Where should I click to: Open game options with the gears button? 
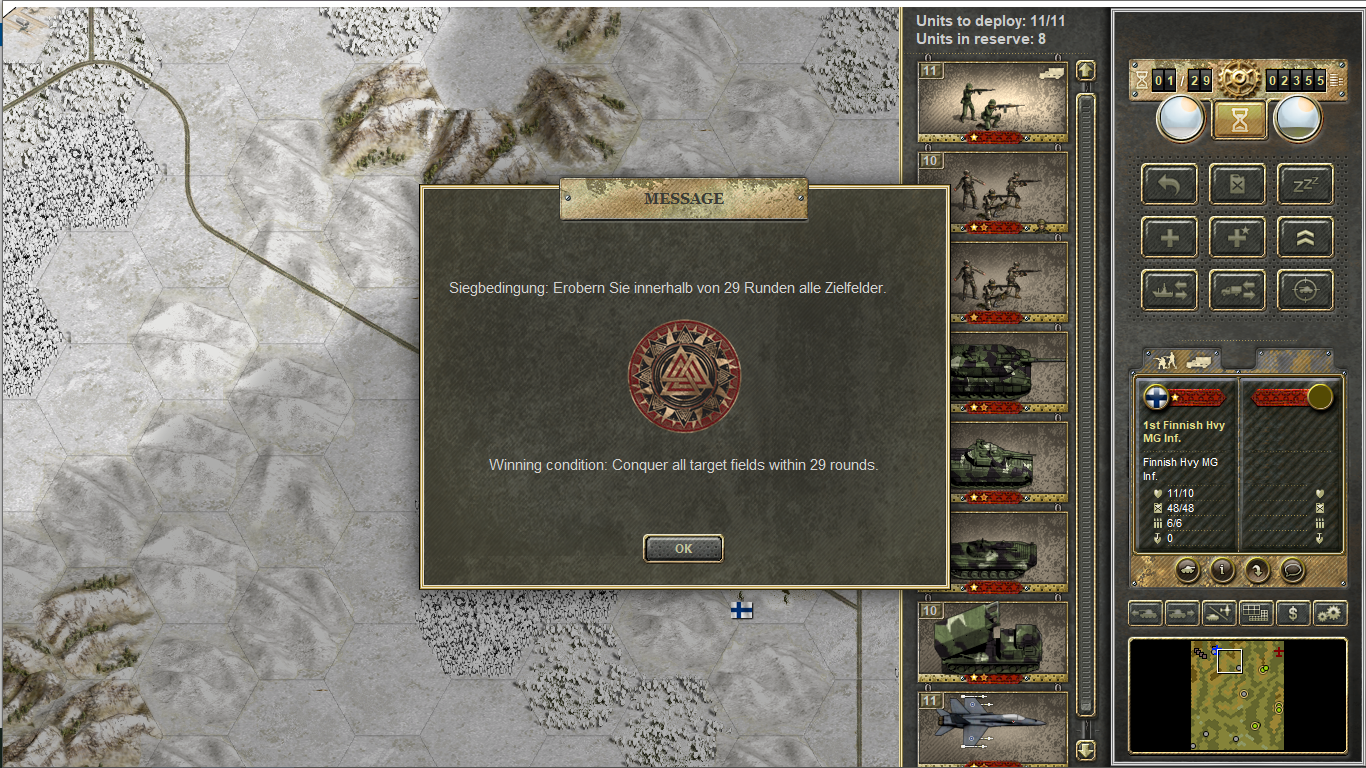[x=1329, y=613]
